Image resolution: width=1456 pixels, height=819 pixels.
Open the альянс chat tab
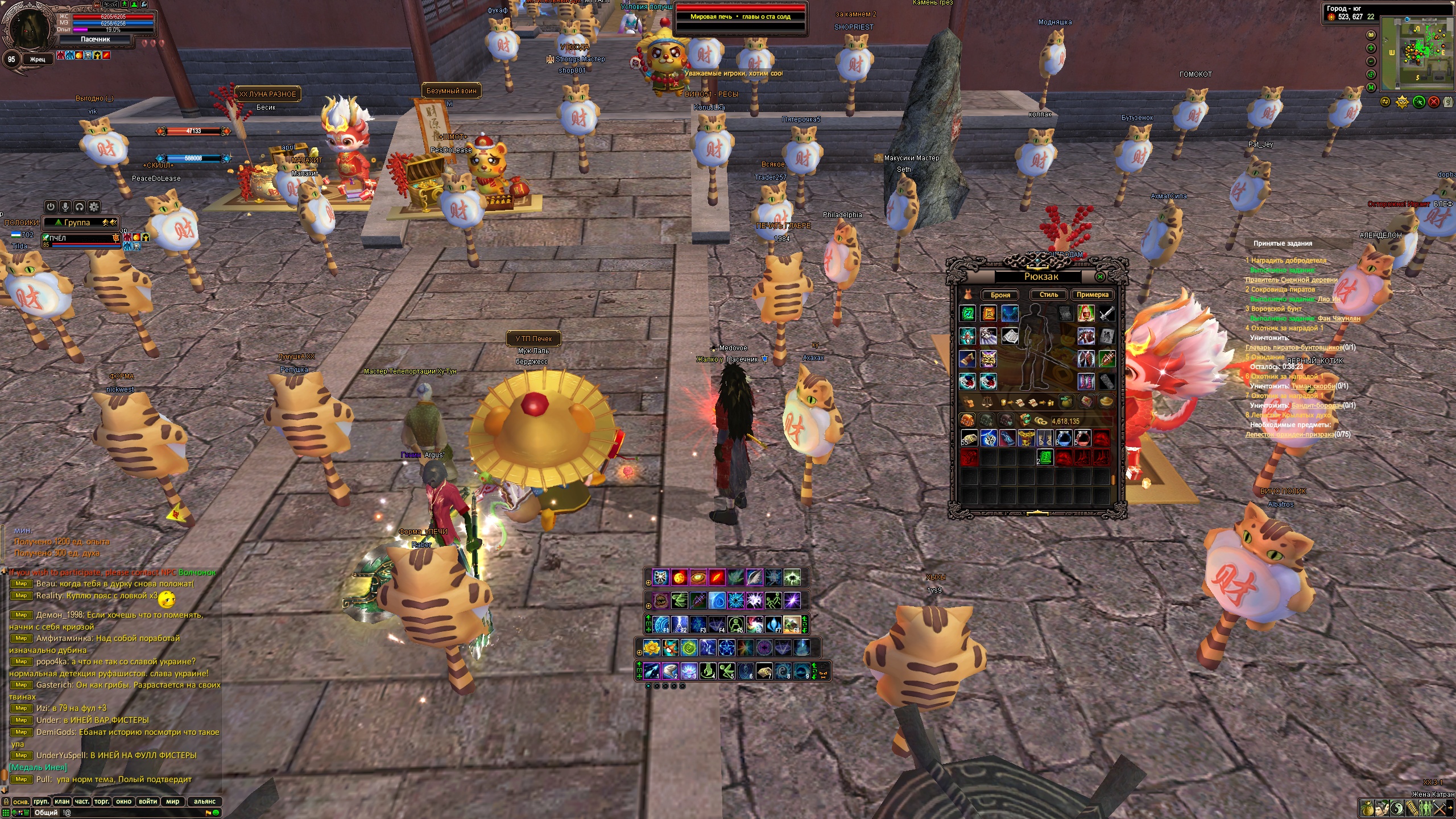(x=204, y=801)
